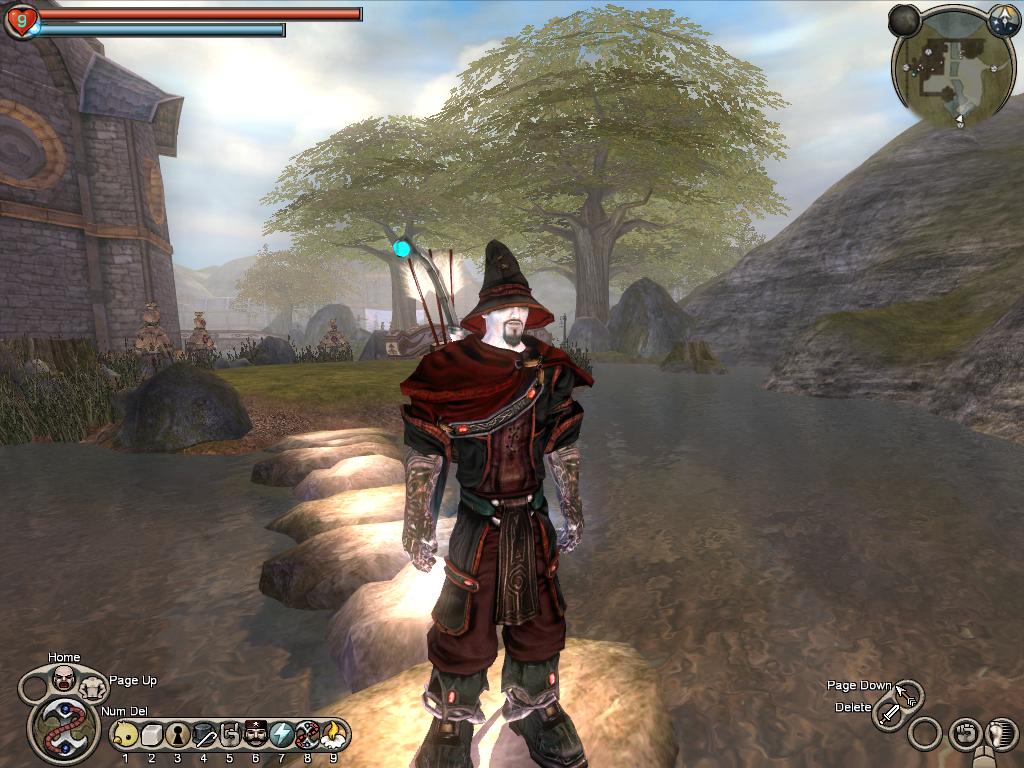Select the red snake emblem hotbar slot
The height and width of the screenshot is (768, 1024).
point(307,736)
